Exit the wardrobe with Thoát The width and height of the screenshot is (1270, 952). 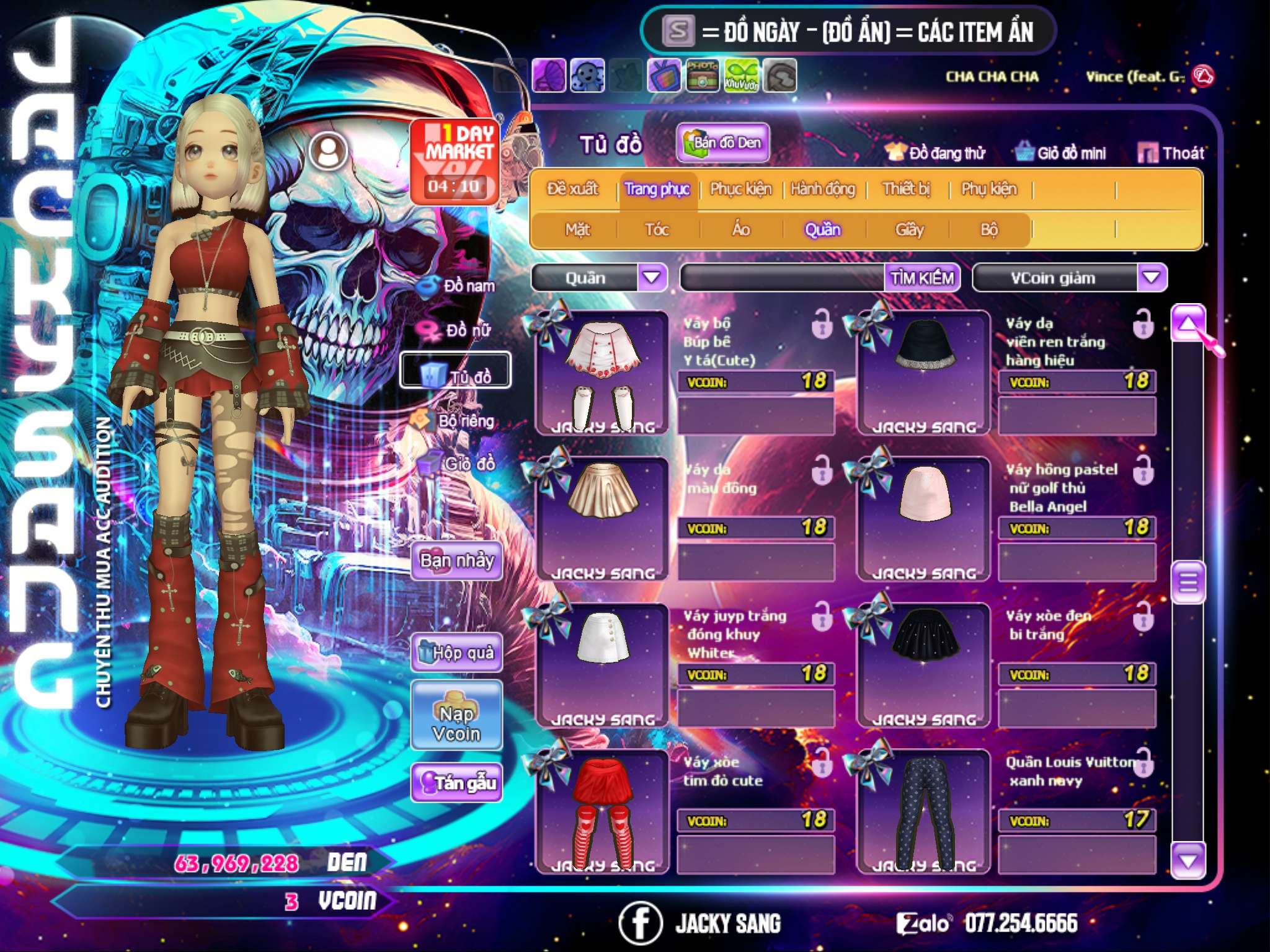coord(1171,153)
